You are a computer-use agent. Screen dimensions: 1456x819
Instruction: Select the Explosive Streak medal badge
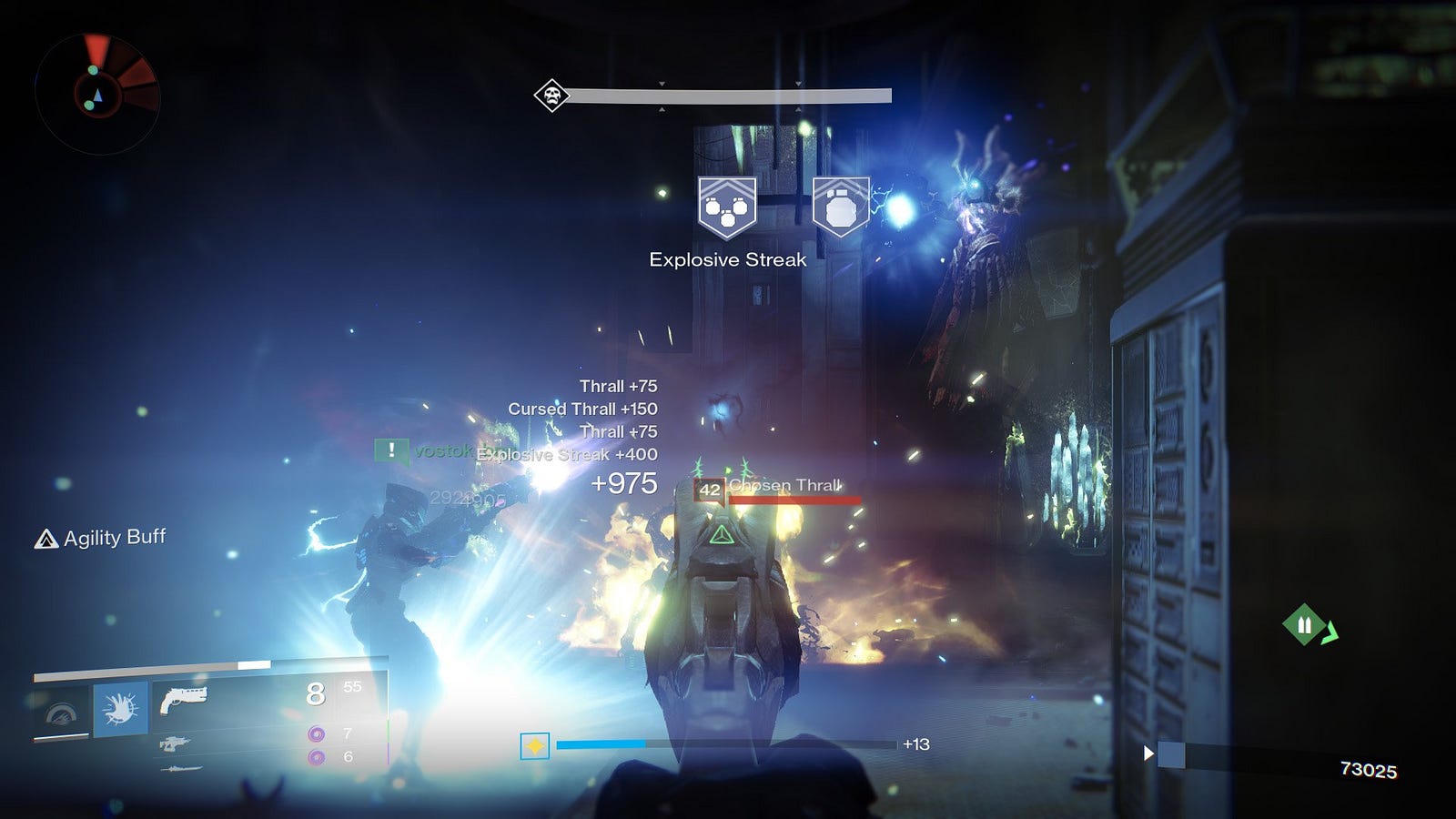tap(726, 208)
